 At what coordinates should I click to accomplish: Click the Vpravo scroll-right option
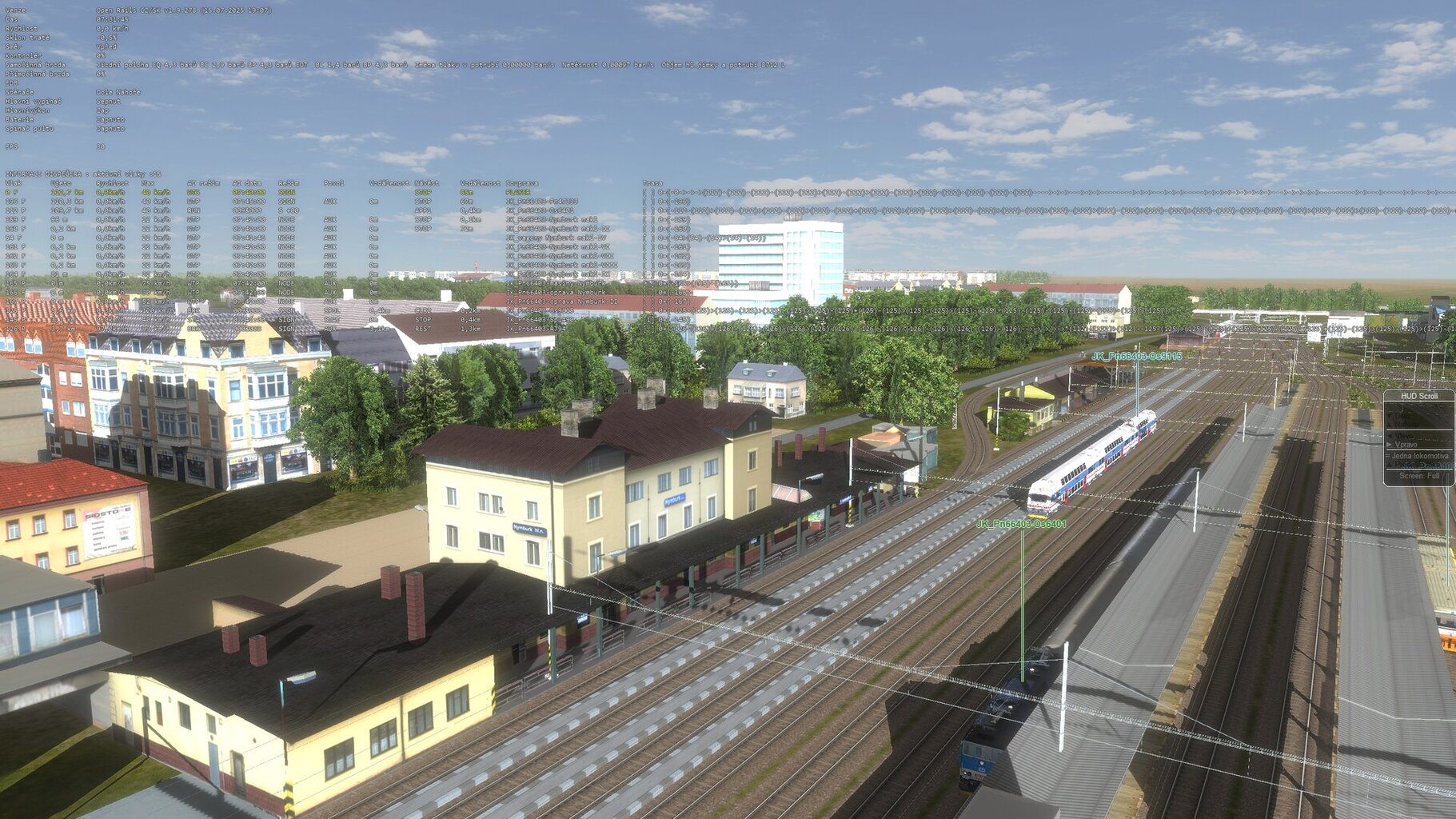tap(1406, 445)
